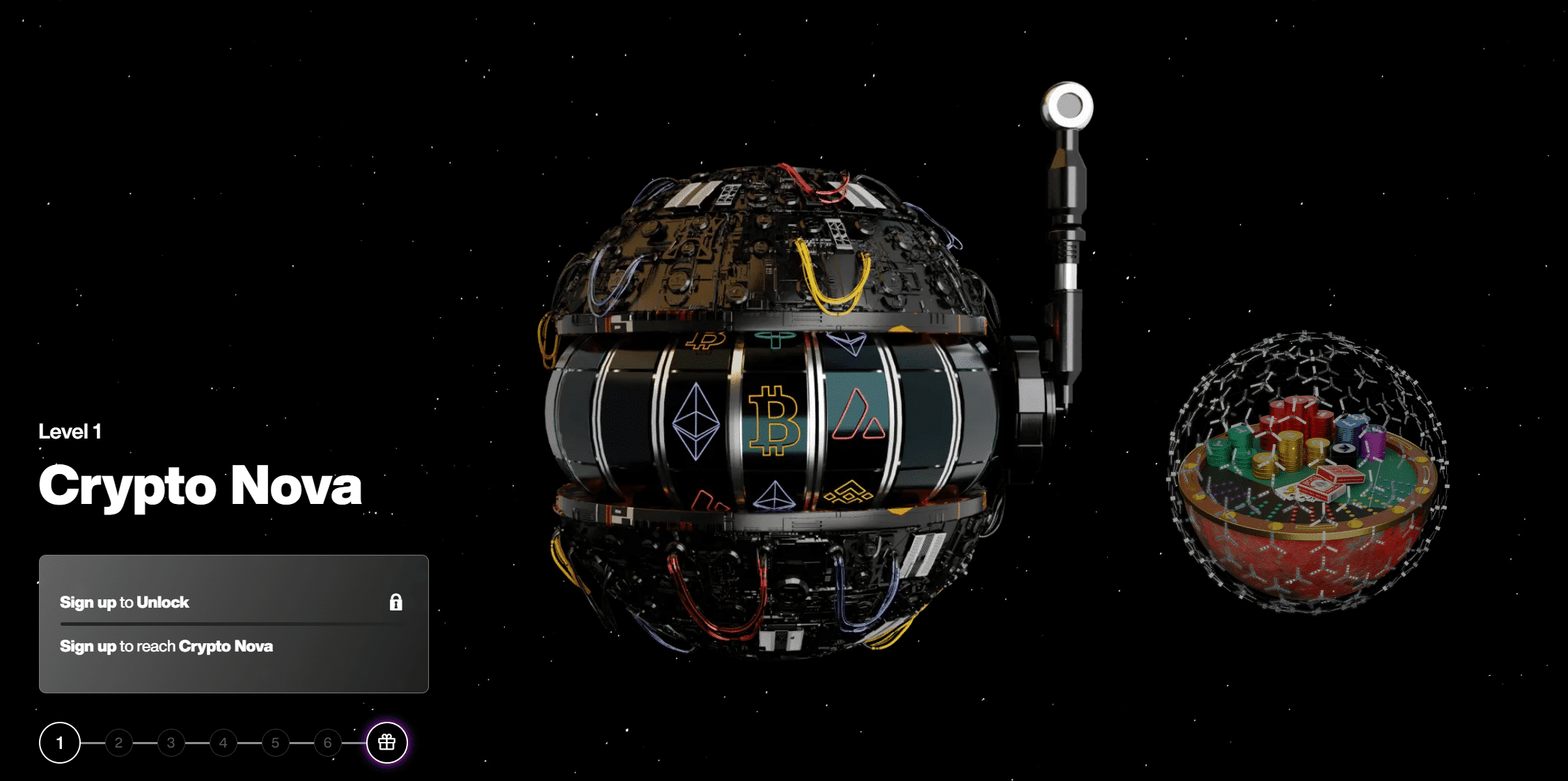
Task: Open the gift box reward step
Action: click(387, 743)
